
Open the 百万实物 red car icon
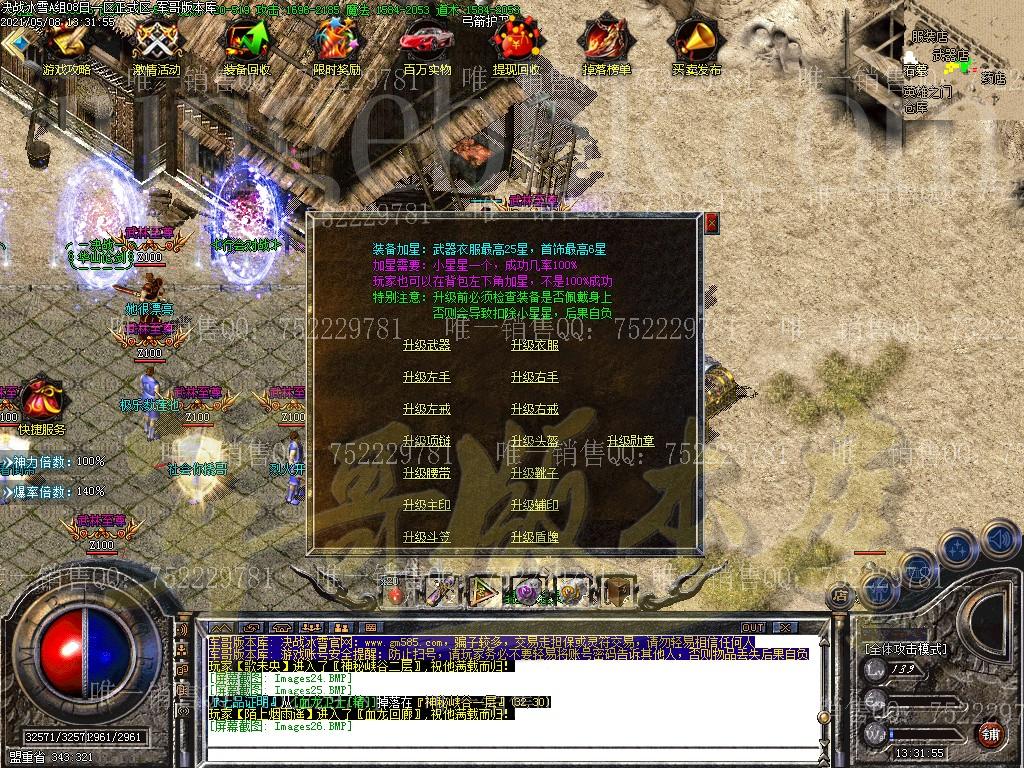(x=426, y=46)
